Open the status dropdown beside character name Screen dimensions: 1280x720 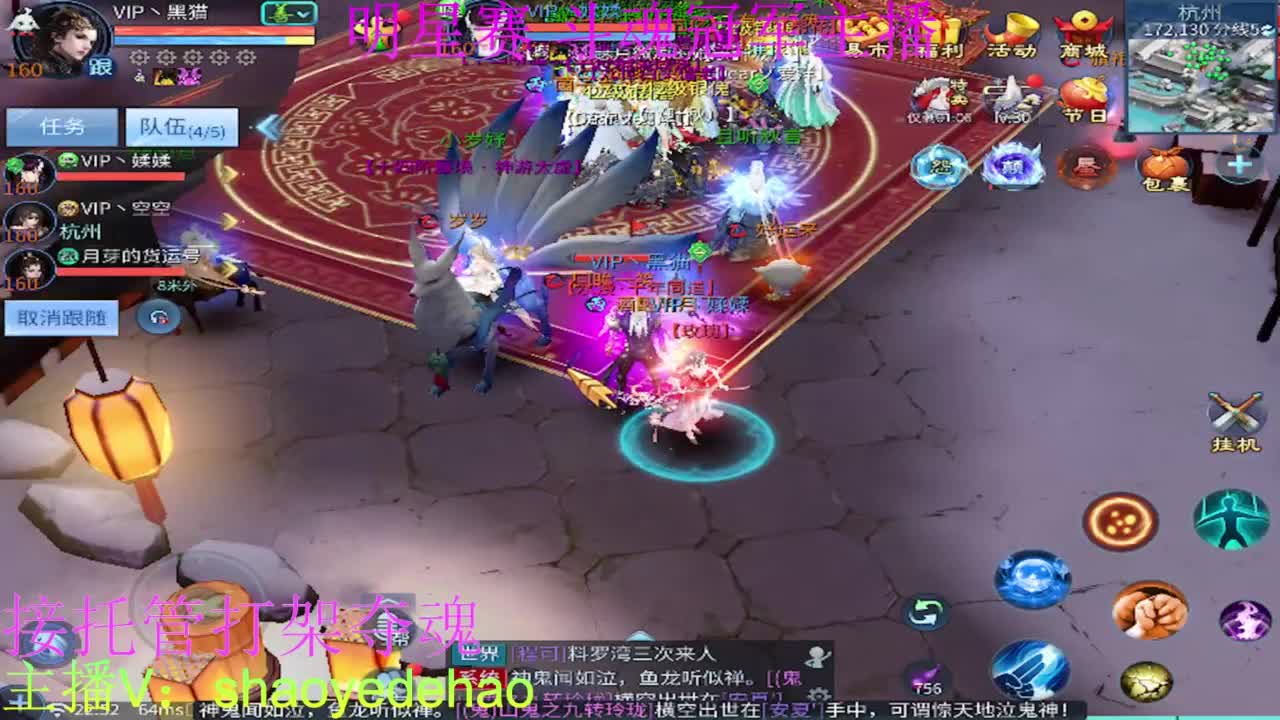click(288, 13)
